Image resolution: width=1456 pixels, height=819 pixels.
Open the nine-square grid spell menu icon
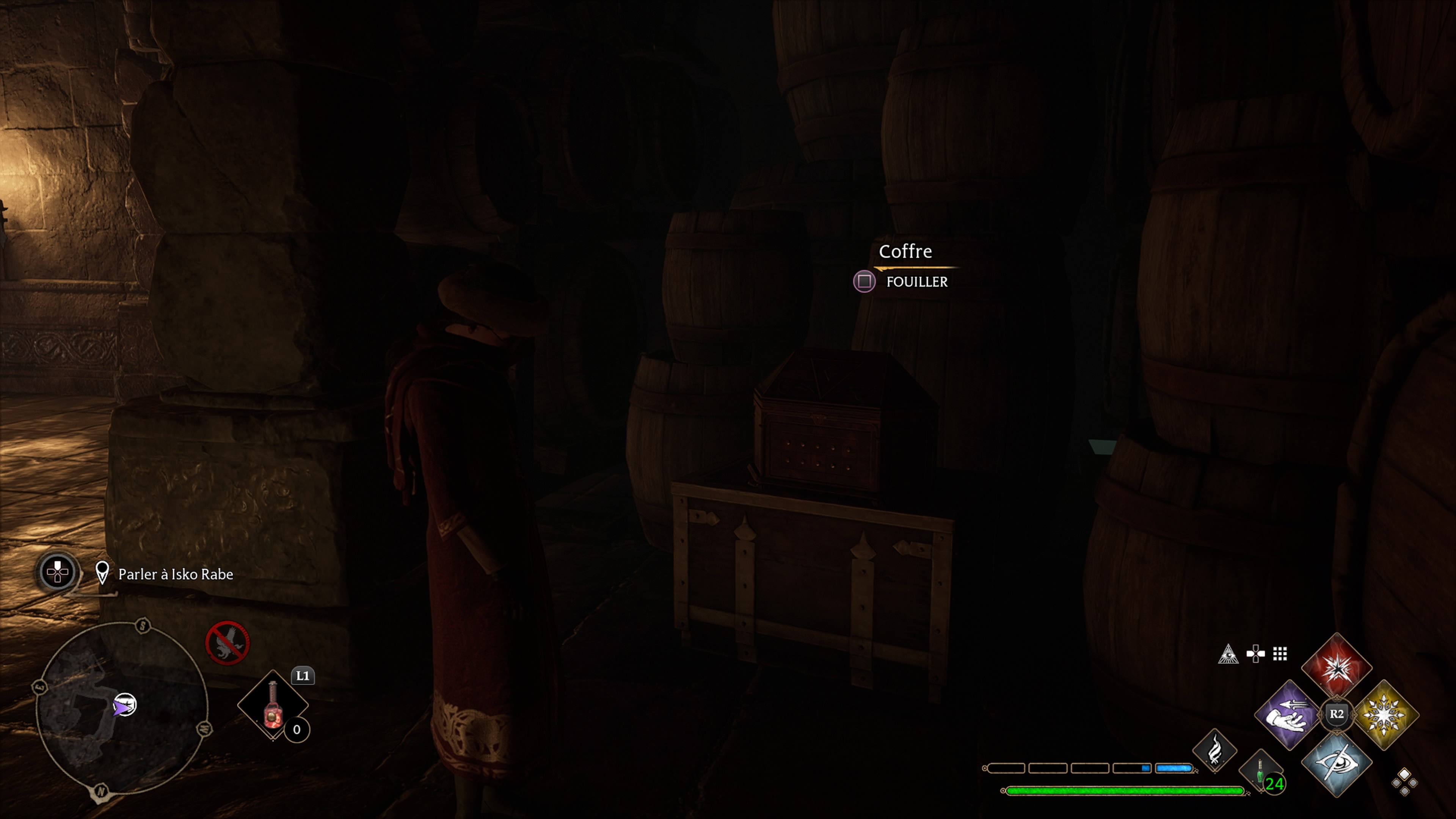(x=1280, y=654)
